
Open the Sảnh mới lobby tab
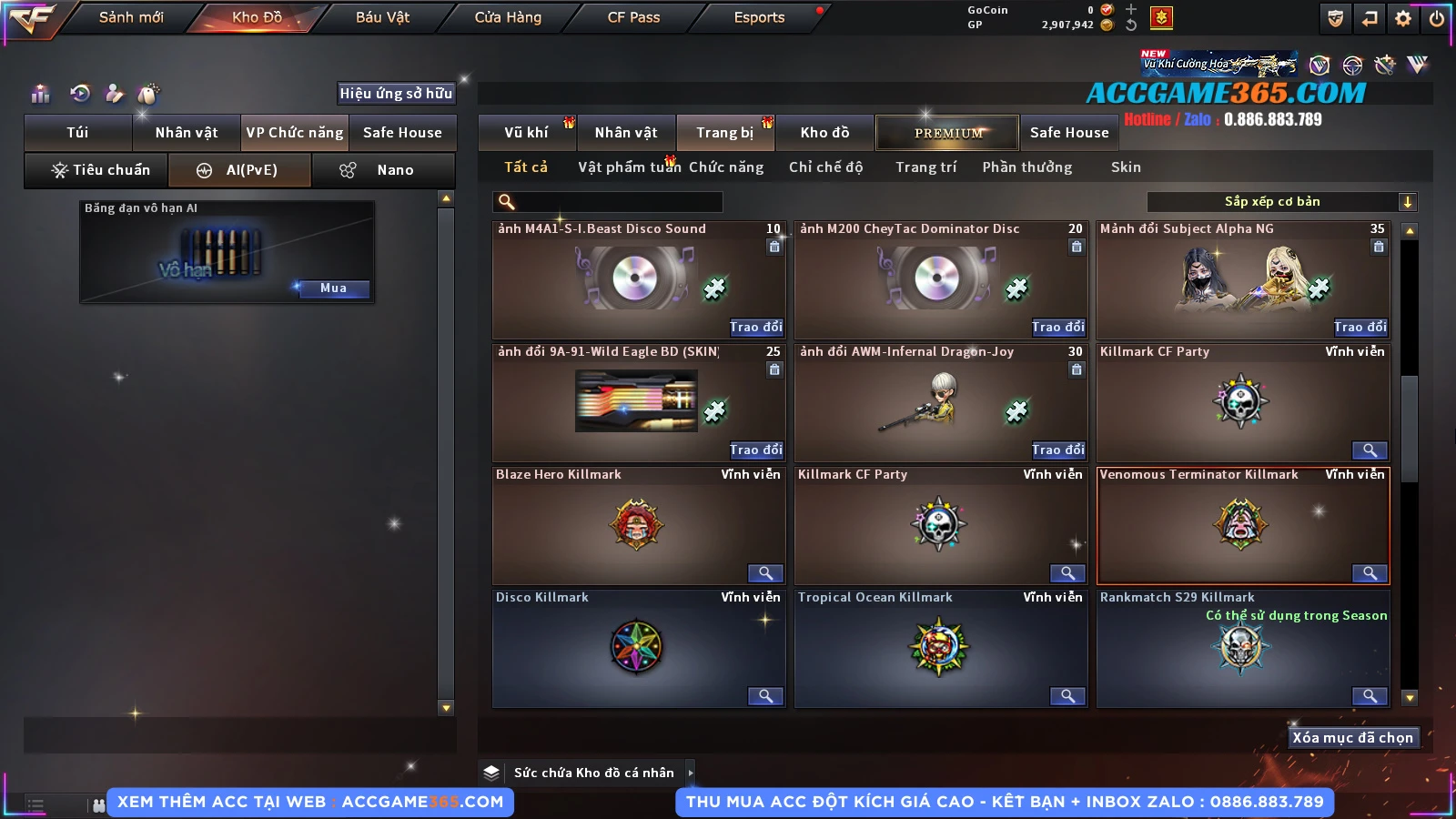click(x=131, y=17)
